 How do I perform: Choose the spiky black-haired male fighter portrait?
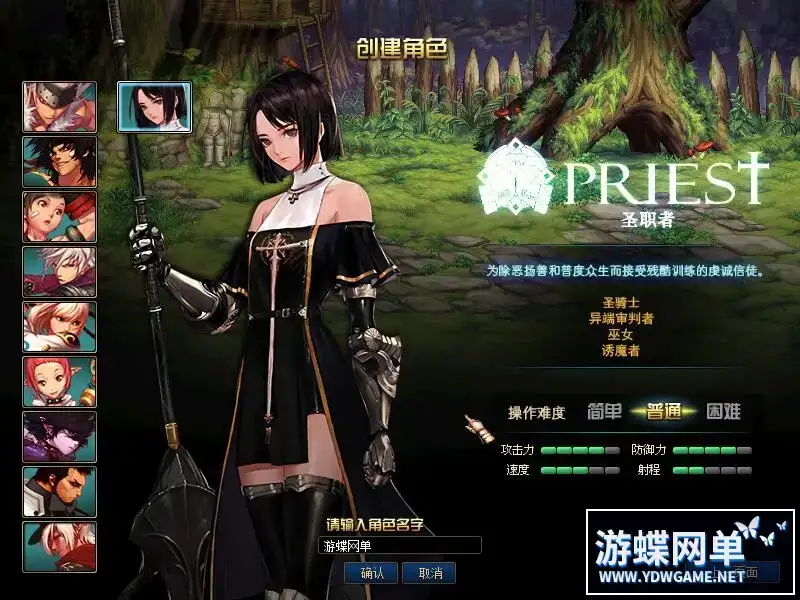click(60, 162)
